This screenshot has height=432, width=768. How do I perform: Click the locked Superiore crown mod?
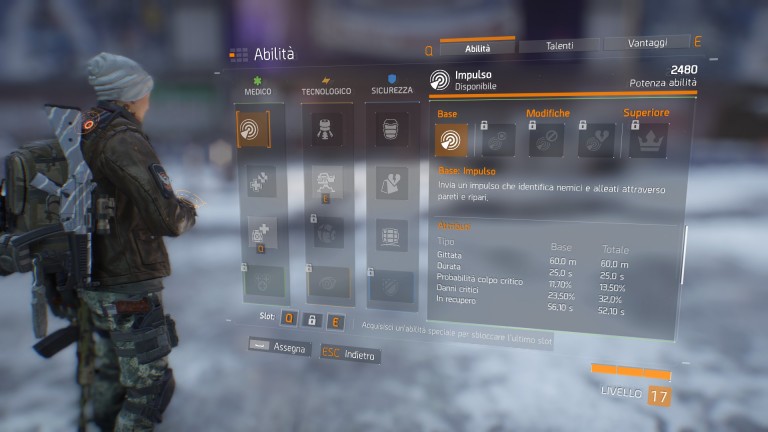pyautogui.click(x=647, y=141)
